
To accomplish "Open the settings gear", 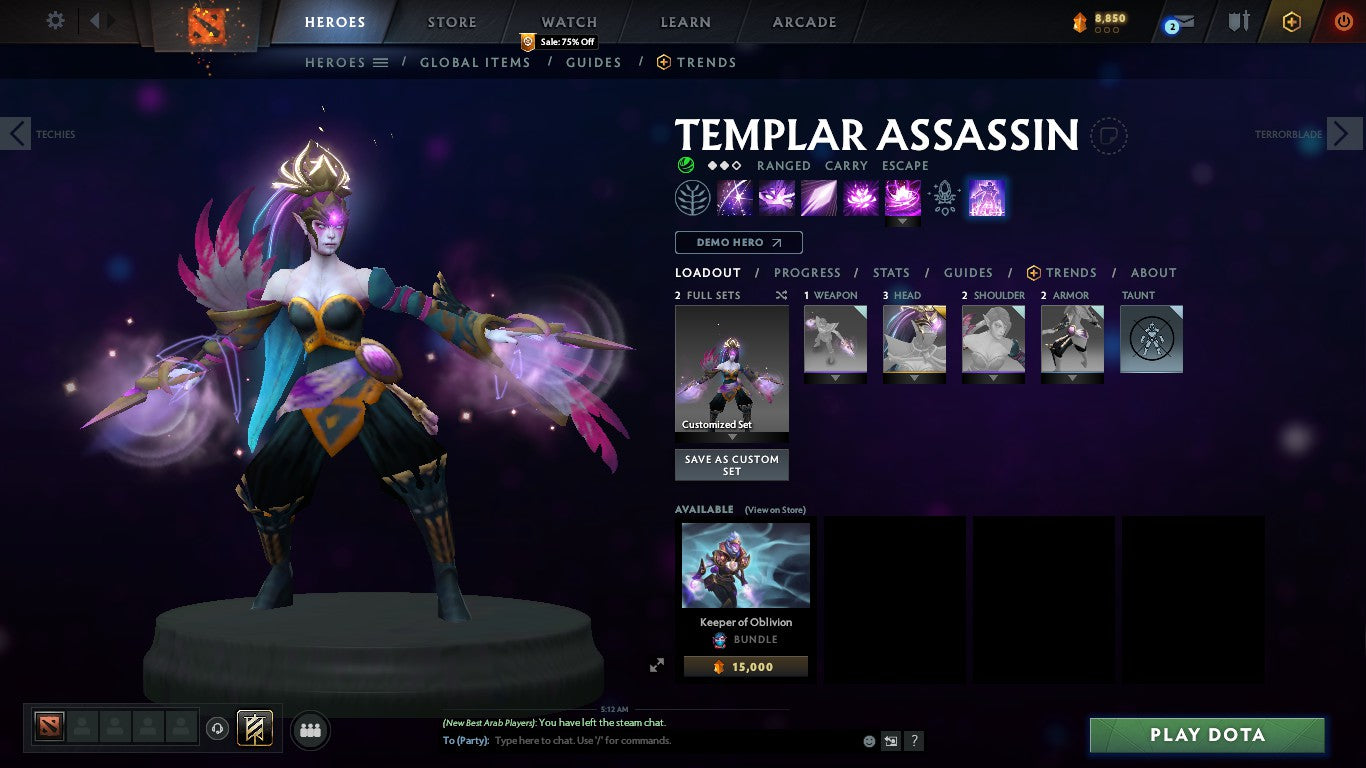I will click(55, 19).
